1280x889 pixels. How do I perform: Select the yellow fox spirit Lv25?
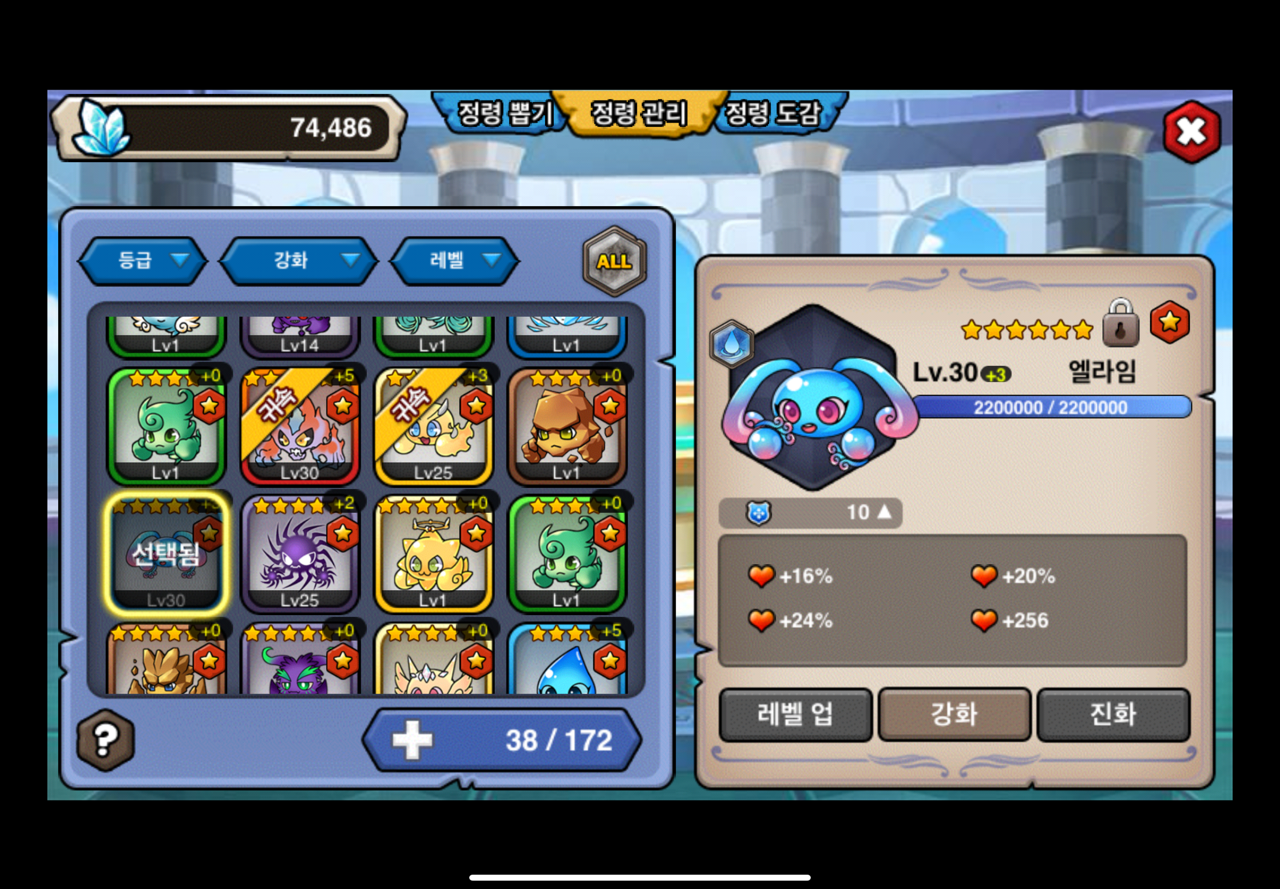(433, 427)
